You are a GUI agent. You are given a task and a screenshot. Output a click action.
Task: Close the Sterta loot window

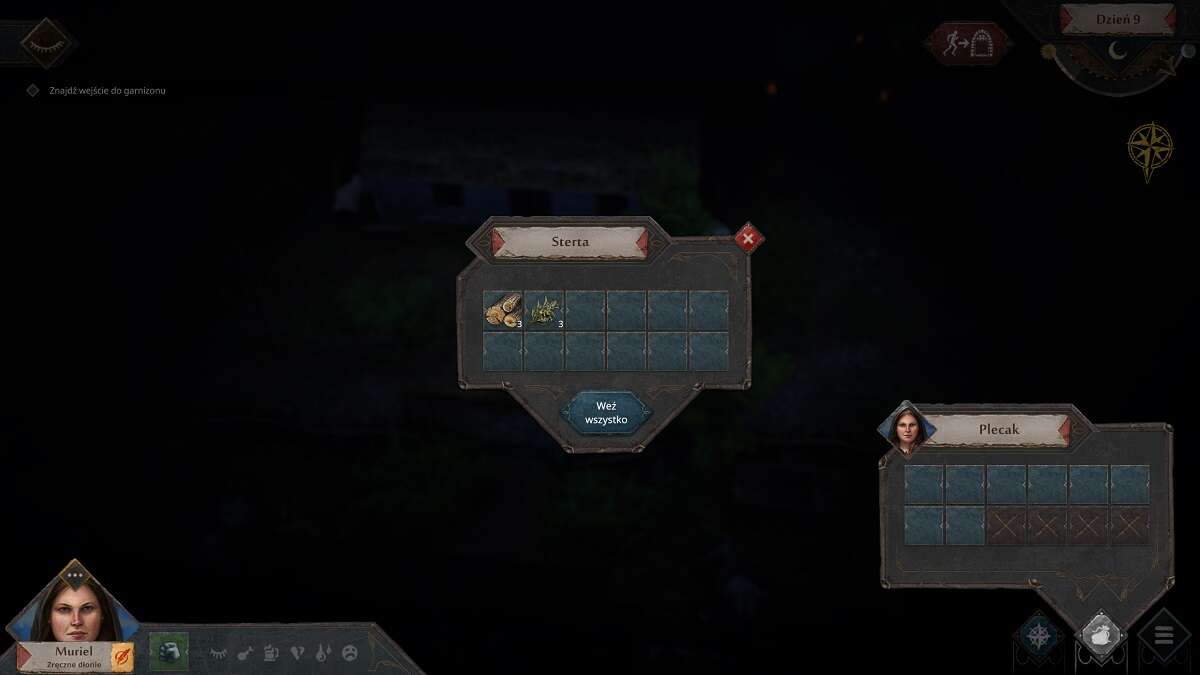(x=748, y=238)
